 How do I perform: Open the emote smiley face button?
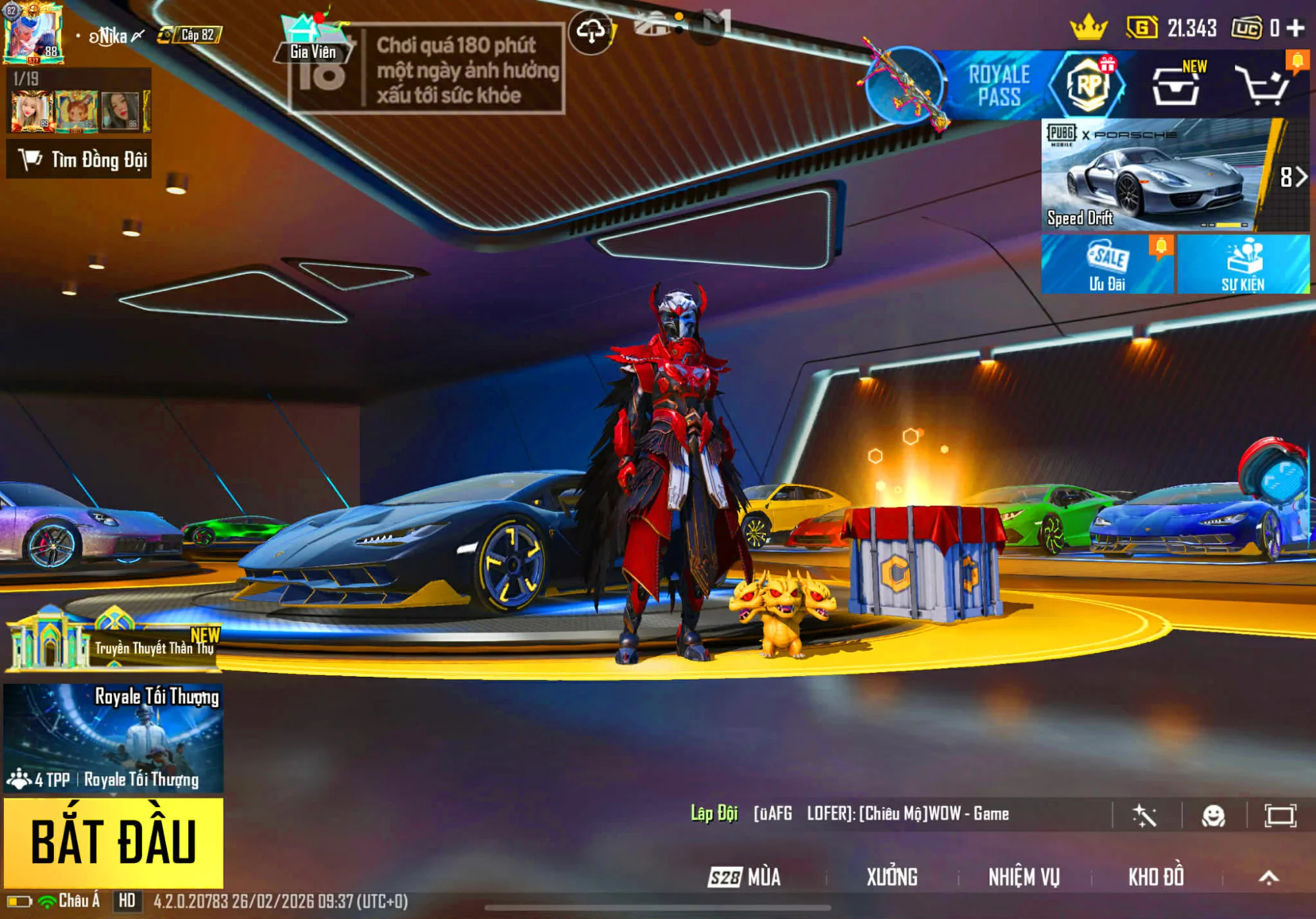(1213, 816)
